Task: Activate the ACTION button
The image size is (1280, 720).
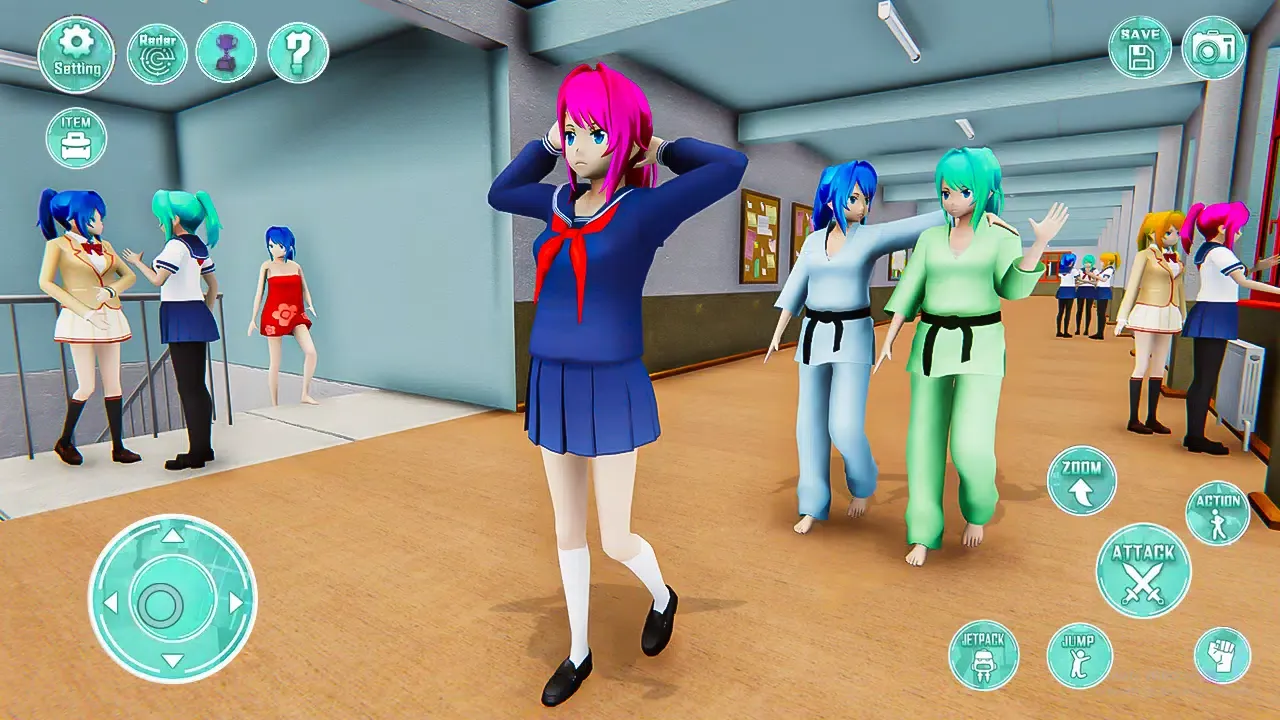Action: click(1217, 513)
